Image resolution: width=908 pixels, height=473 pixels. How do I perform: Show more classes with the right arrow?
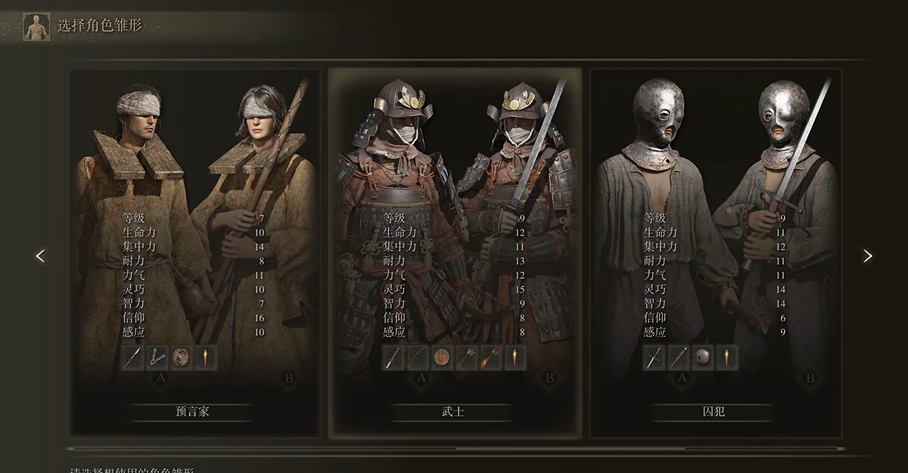pos(867,256)
